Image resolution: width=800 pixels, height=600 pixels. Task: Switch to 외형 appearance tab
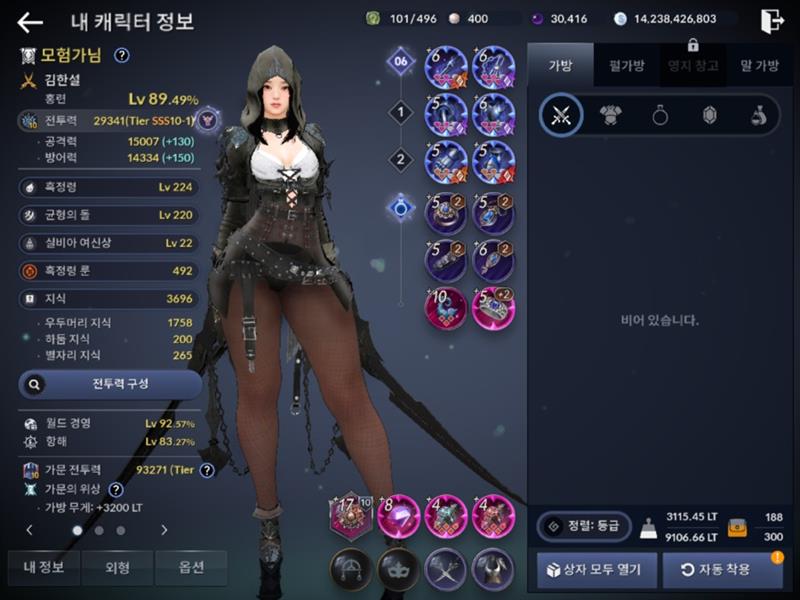coord(117,568)
